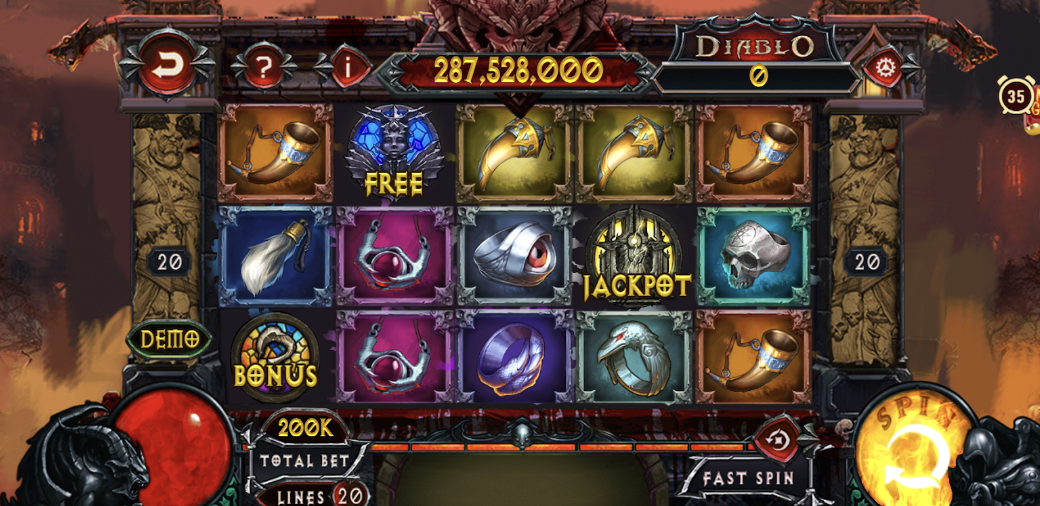Screen dimensions: 1040x506
Task: Open the settings gear menu
Action: point(884,67)
